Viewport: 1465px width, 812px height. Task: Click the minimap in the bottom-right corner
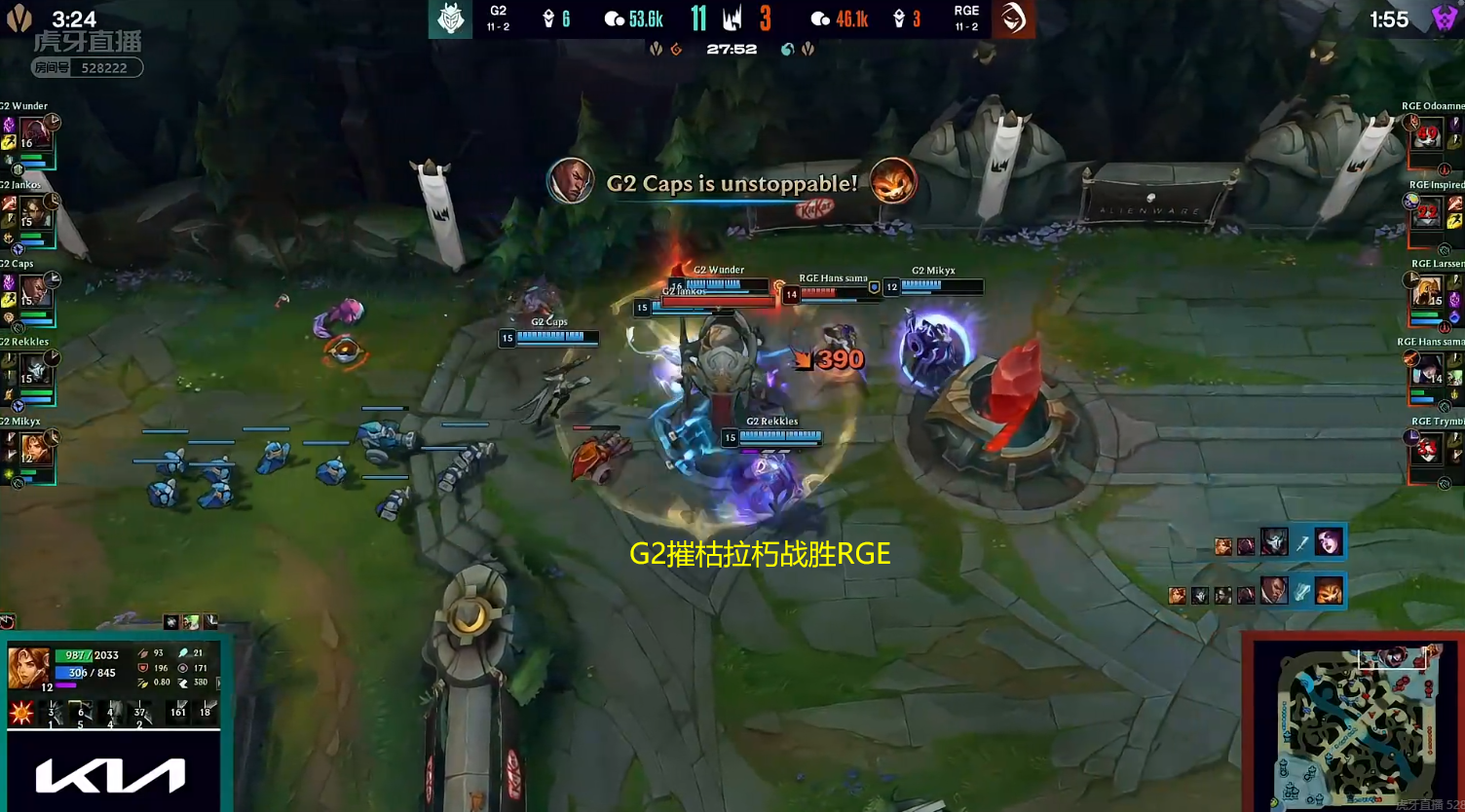[1359, 725]
